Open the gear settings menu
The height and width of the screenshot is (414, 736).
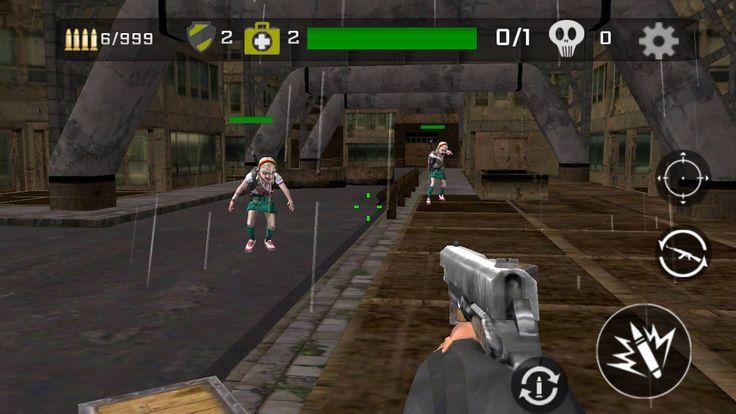pos(658,40)
